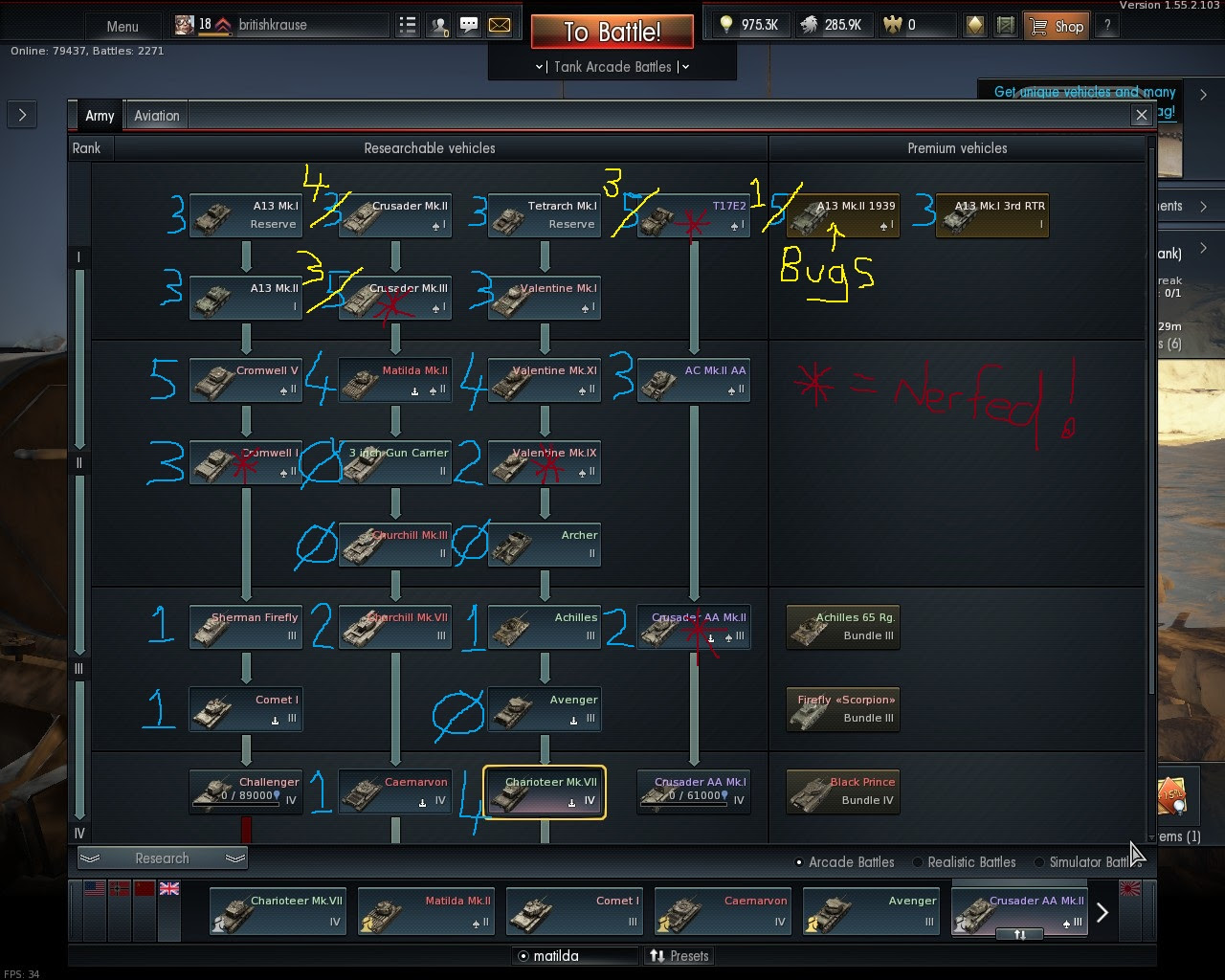Open the Tank Arcade Battles mode dropdown
Image resolution: width=1225 pixels, height=980 pixels.
[x=612, y=67]
